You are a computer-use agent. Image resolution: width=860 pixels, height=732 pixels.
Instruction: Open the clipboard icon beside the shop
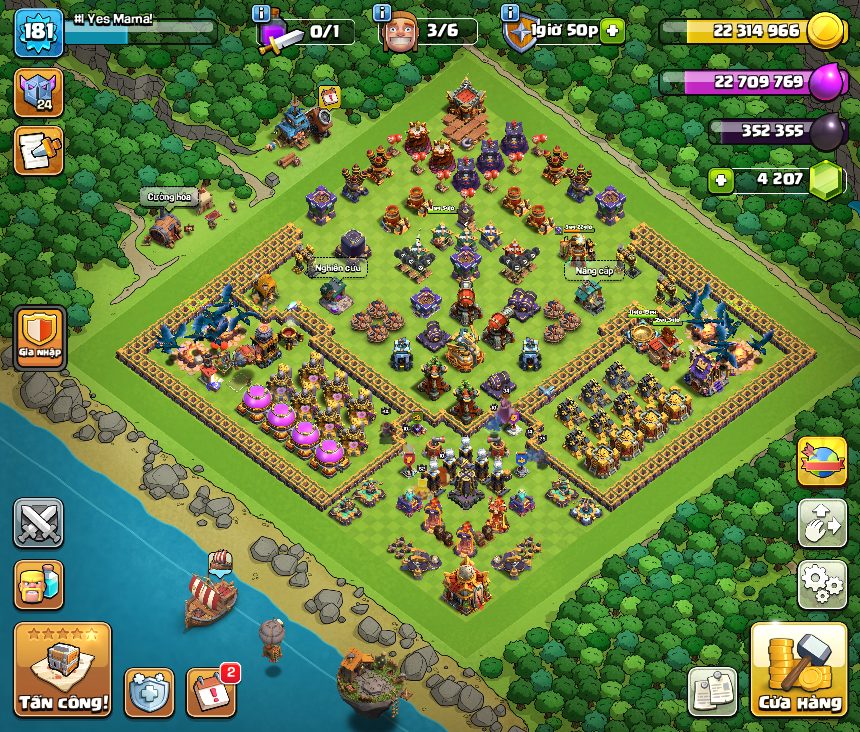point(713,691)
